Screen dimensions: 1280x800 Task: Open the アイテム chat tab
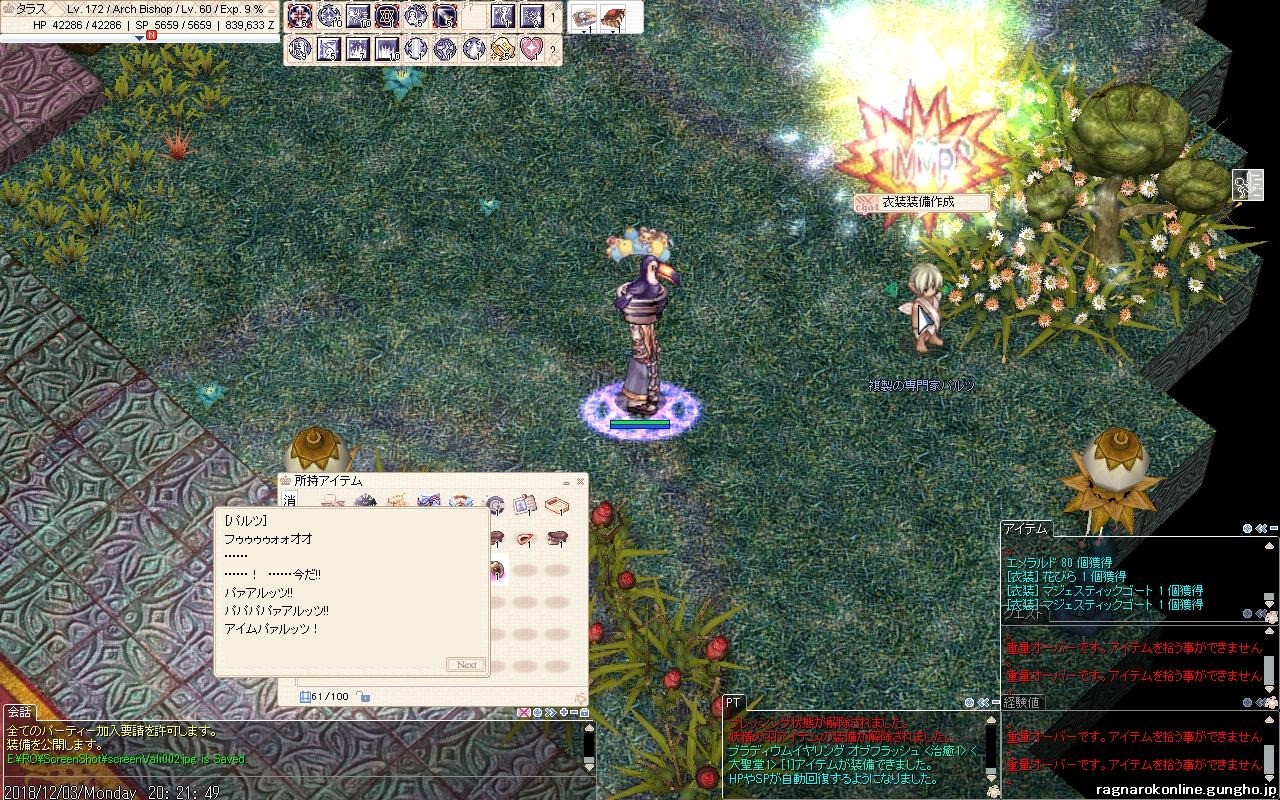click(x=1025, y=528)
